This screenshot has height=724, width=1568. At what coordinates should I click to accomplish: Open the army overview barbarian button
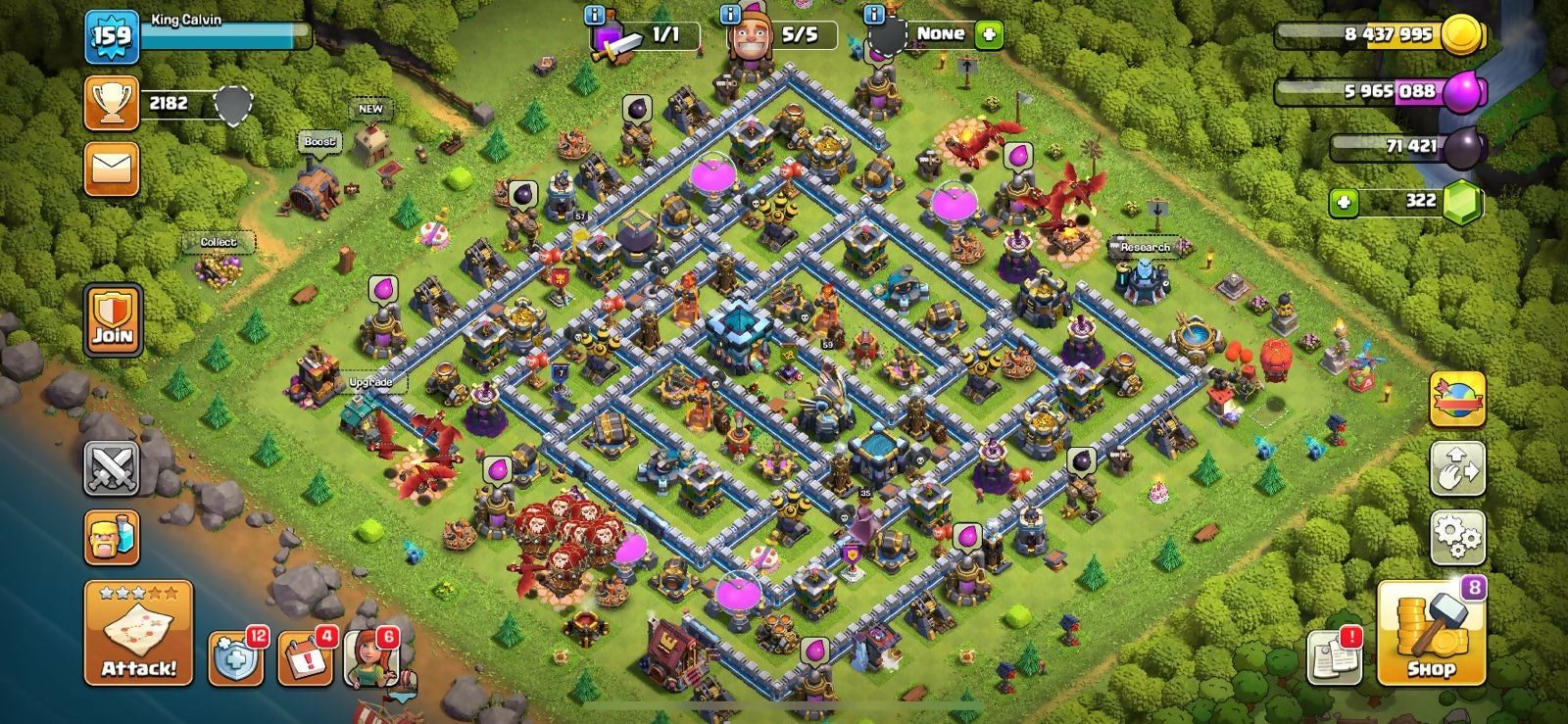[x=112, y=537]
